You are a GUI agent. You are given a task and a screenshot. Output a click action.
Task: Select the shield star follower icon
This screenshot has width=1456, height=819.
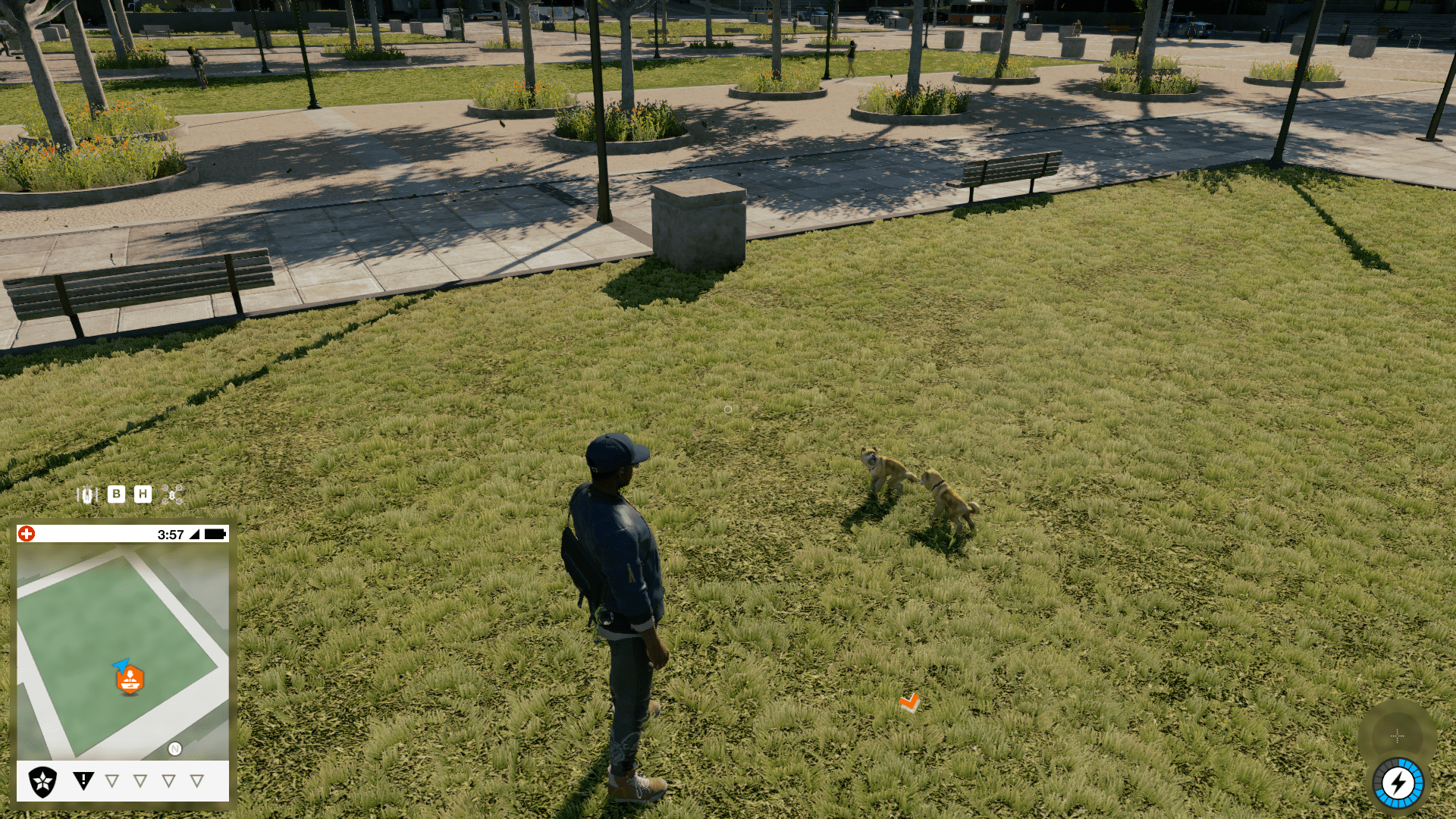point(42,780)
